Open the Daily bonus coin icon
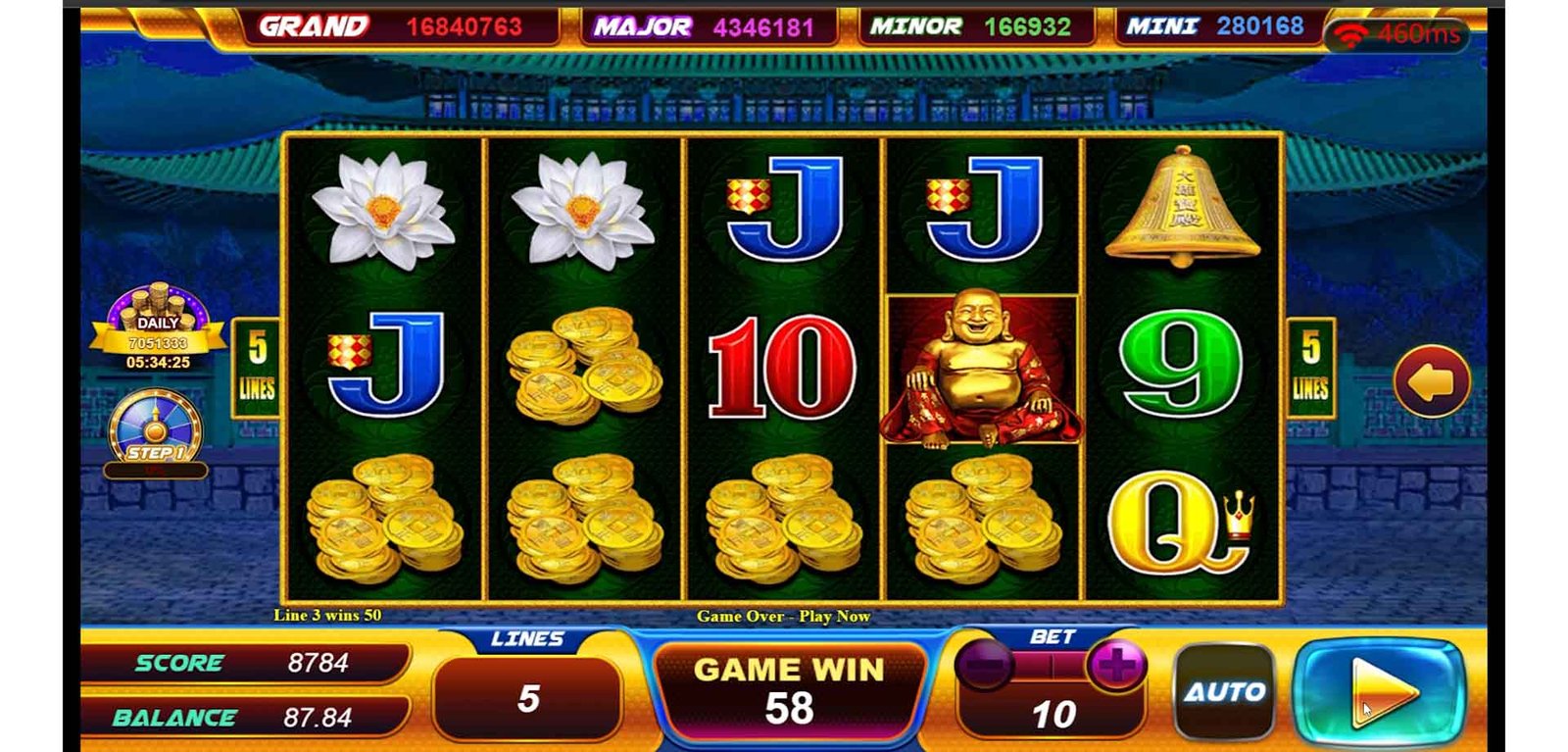This screenshot has width=1568, height=752. click(x=158, y=326)
